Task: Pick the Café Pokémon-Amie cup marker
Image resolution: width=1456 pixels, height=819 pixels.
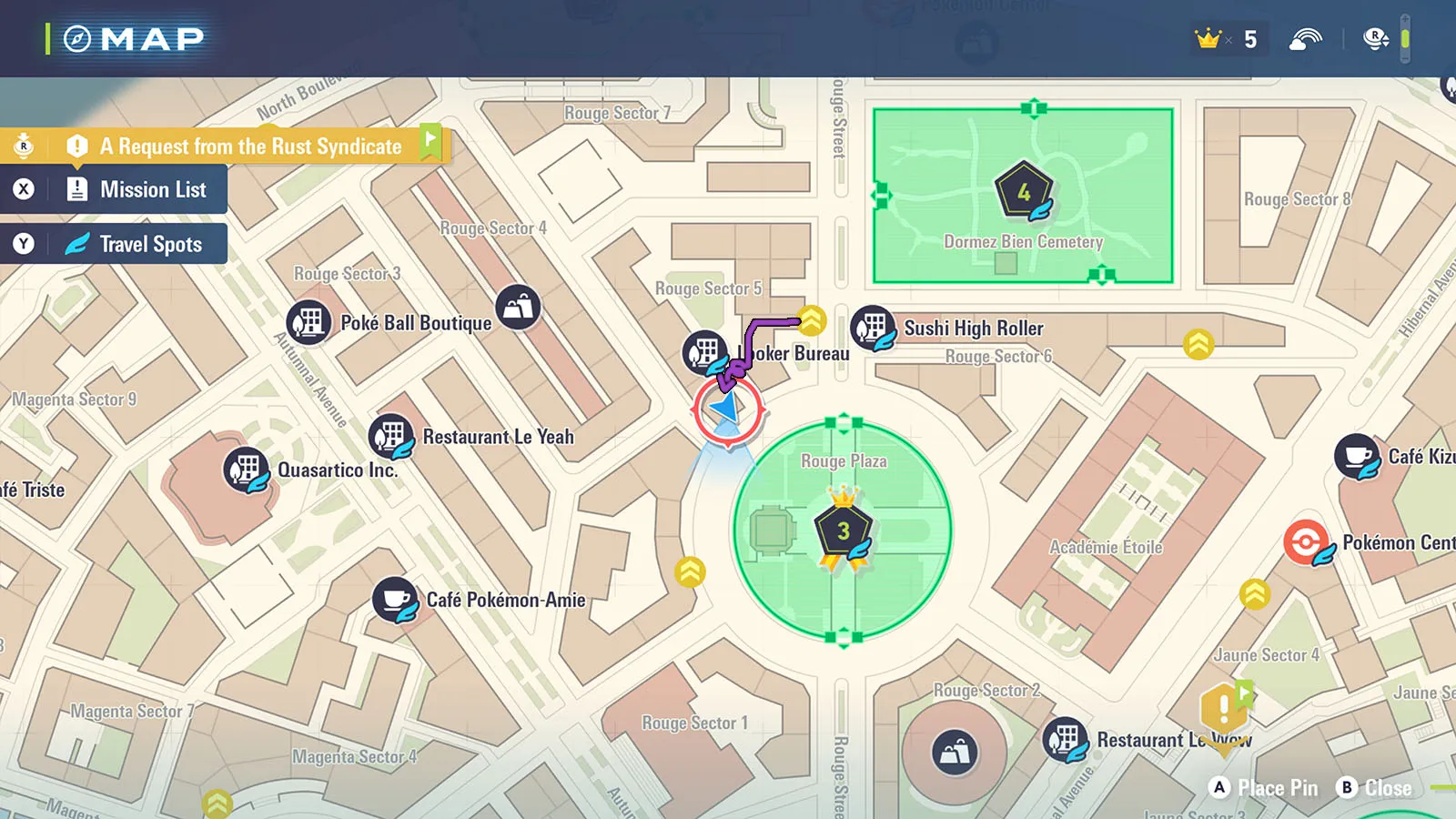Action: click(396, 600)
